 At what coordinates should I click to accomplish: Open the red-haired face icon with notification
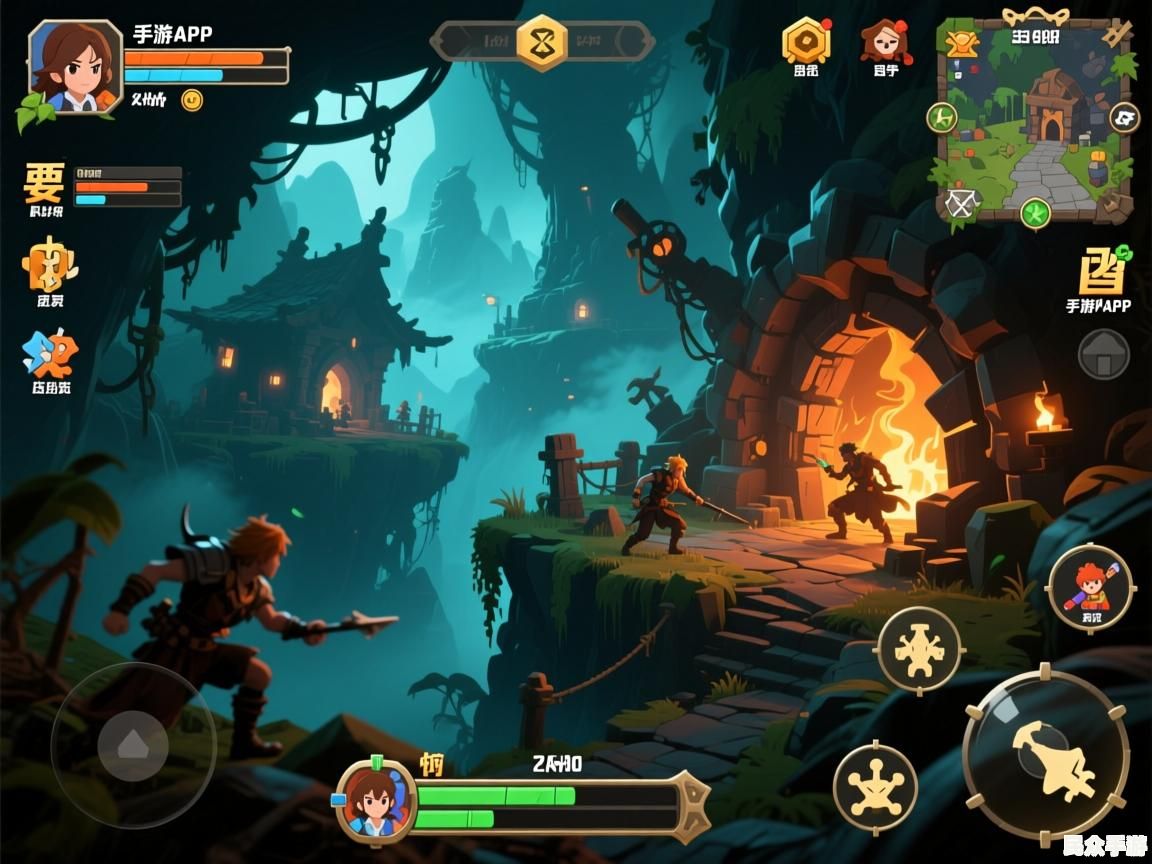coord(885,42)
